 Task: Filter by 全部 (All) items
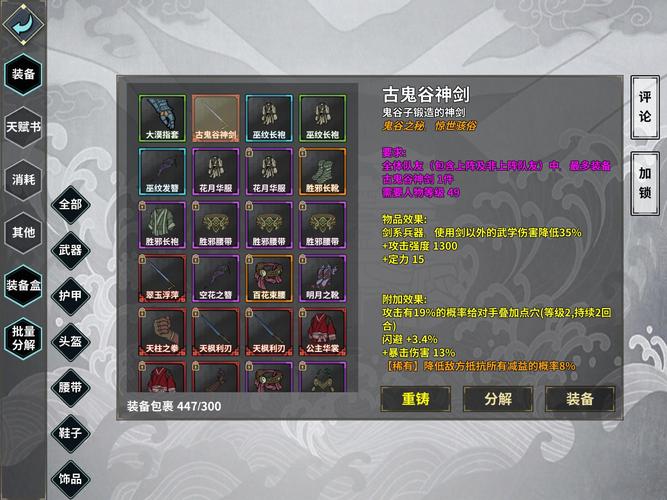[70, 204]
